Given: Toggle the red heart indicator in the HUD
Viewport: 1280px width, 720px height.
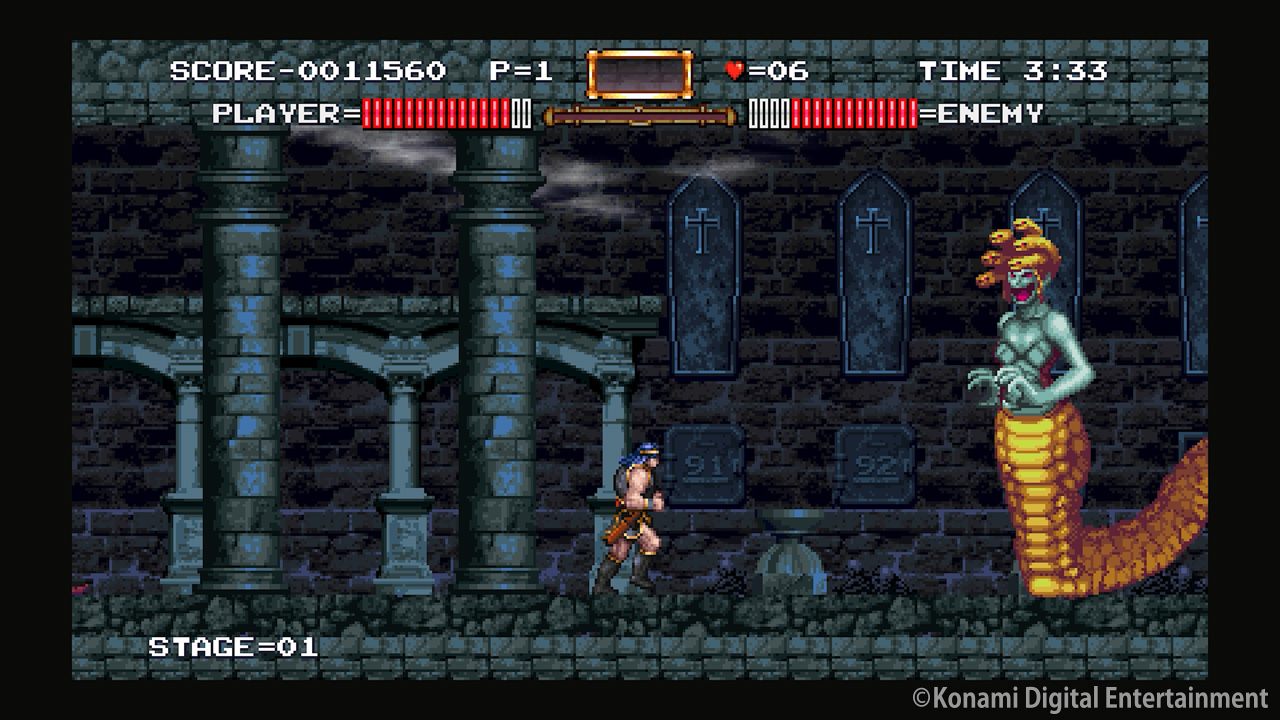Looking at the screenshot, I should click(733, 69).
